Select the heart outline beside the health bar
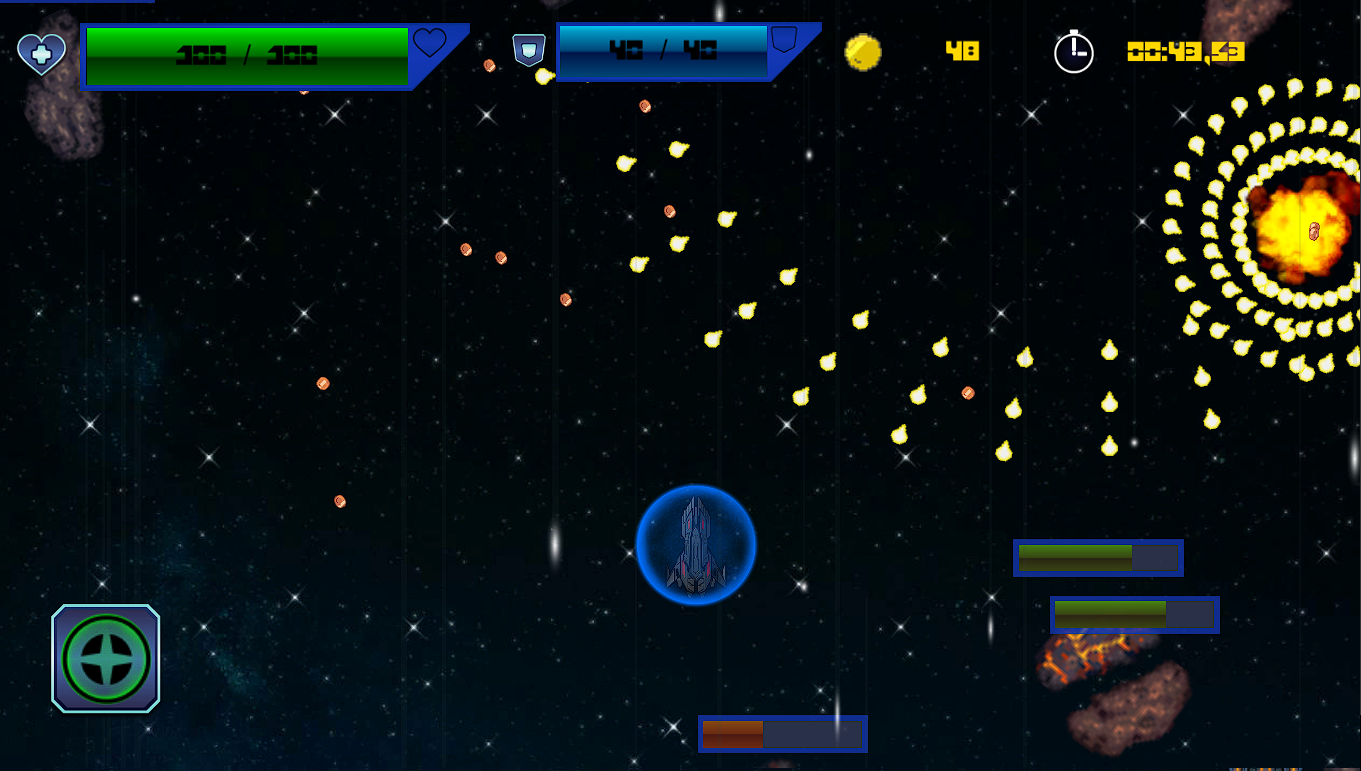The image size is (1361, 771). pos(430,44)
